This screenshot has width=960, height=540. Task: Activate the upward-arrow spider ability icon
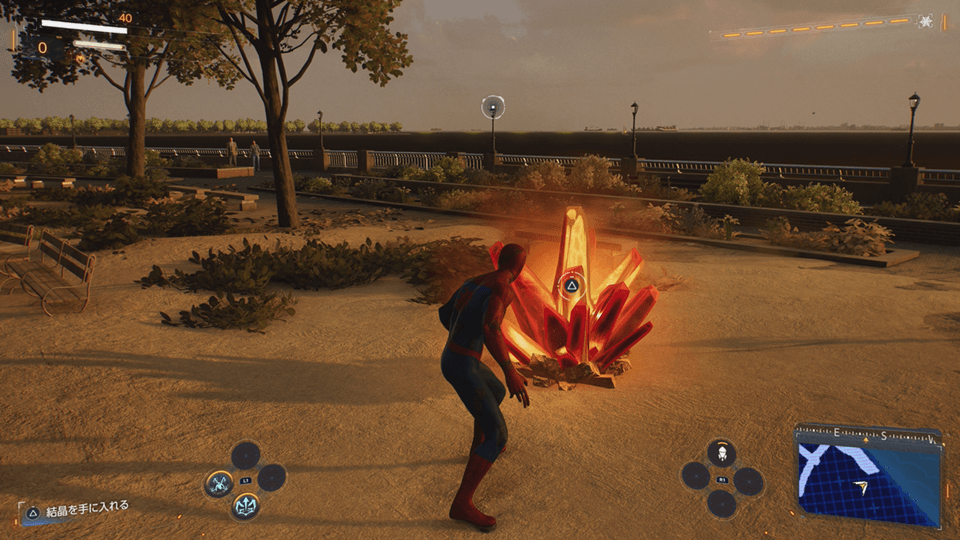[x=245, y=505]
